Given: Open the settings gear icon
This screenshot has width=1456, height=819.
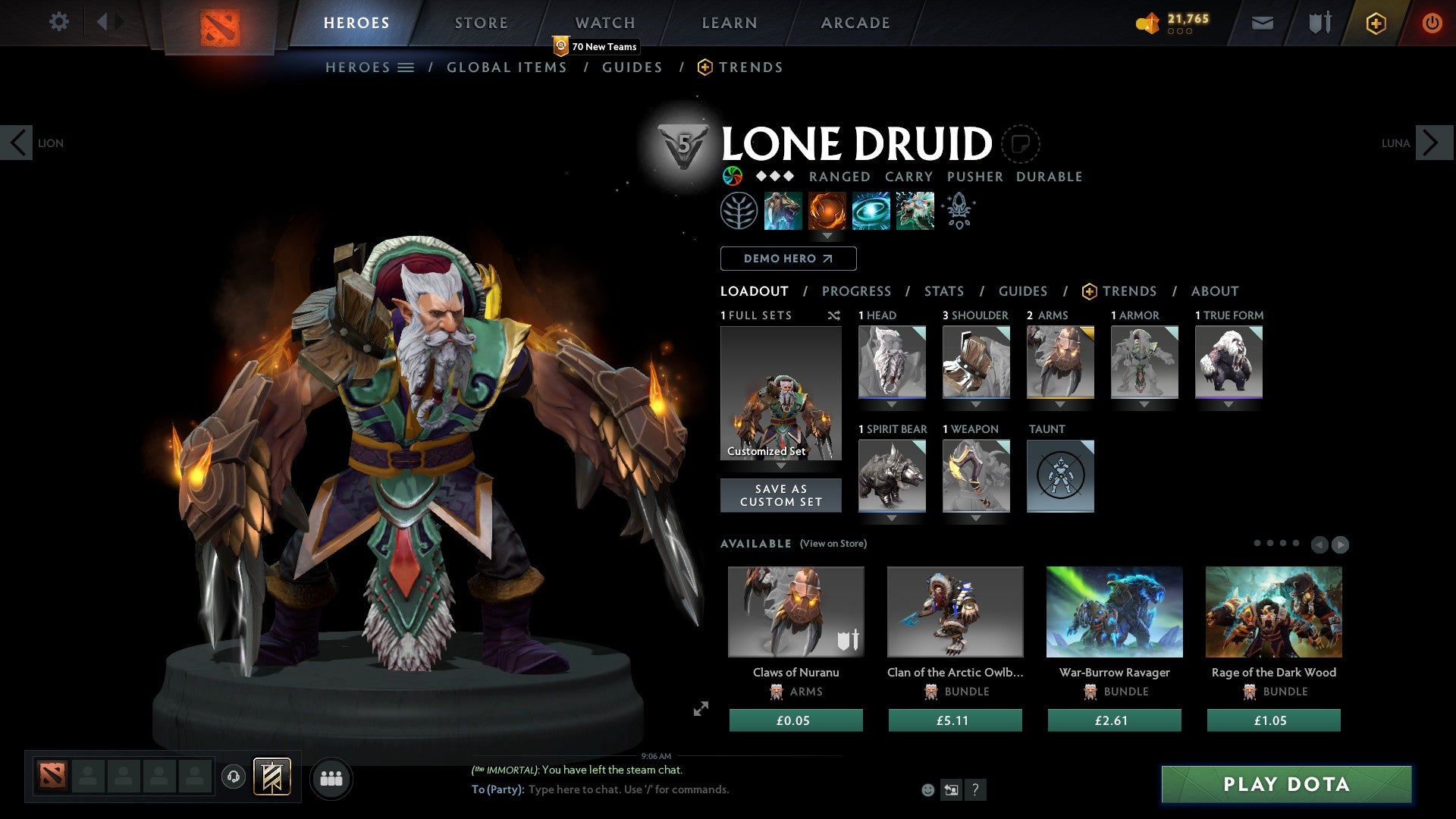Looking at the screenshot, I should 59,22.
